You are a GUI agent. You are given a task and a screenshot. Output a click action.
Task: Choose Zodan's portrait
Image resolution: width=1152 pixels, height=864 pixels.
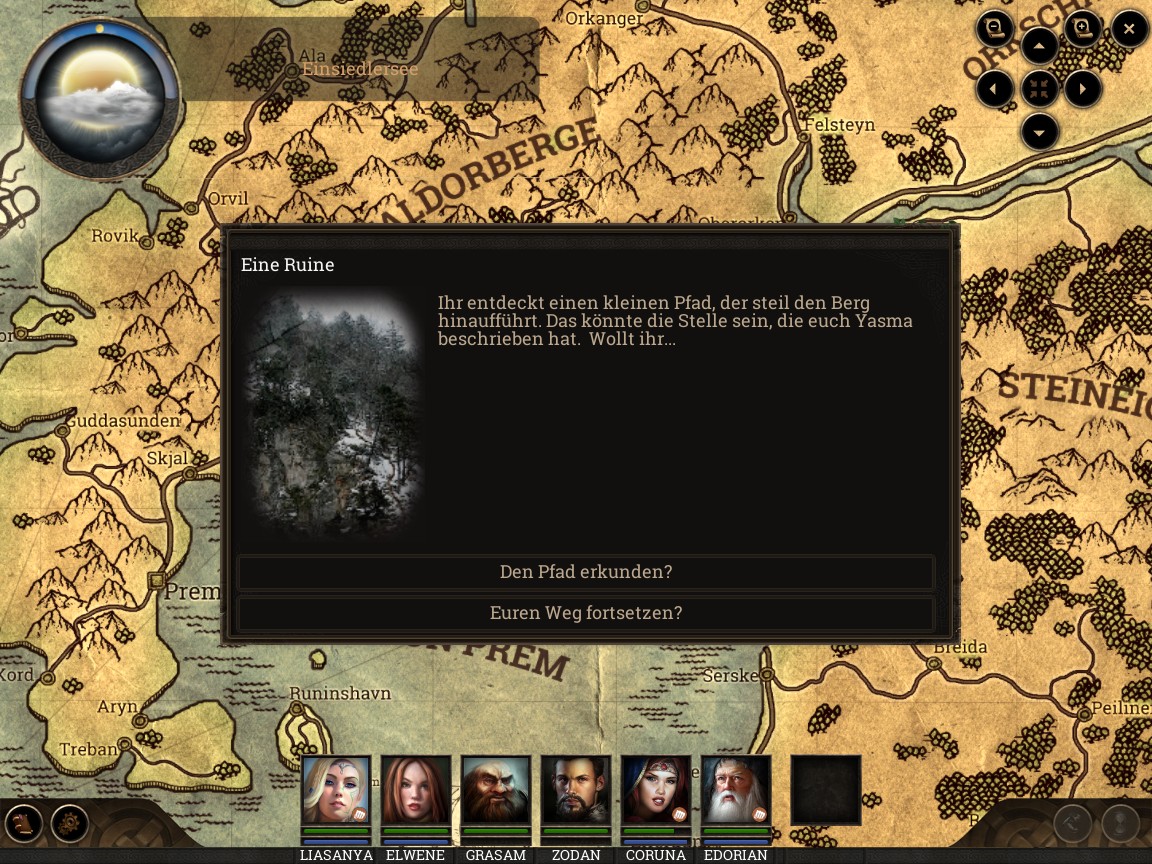point(576,790)
